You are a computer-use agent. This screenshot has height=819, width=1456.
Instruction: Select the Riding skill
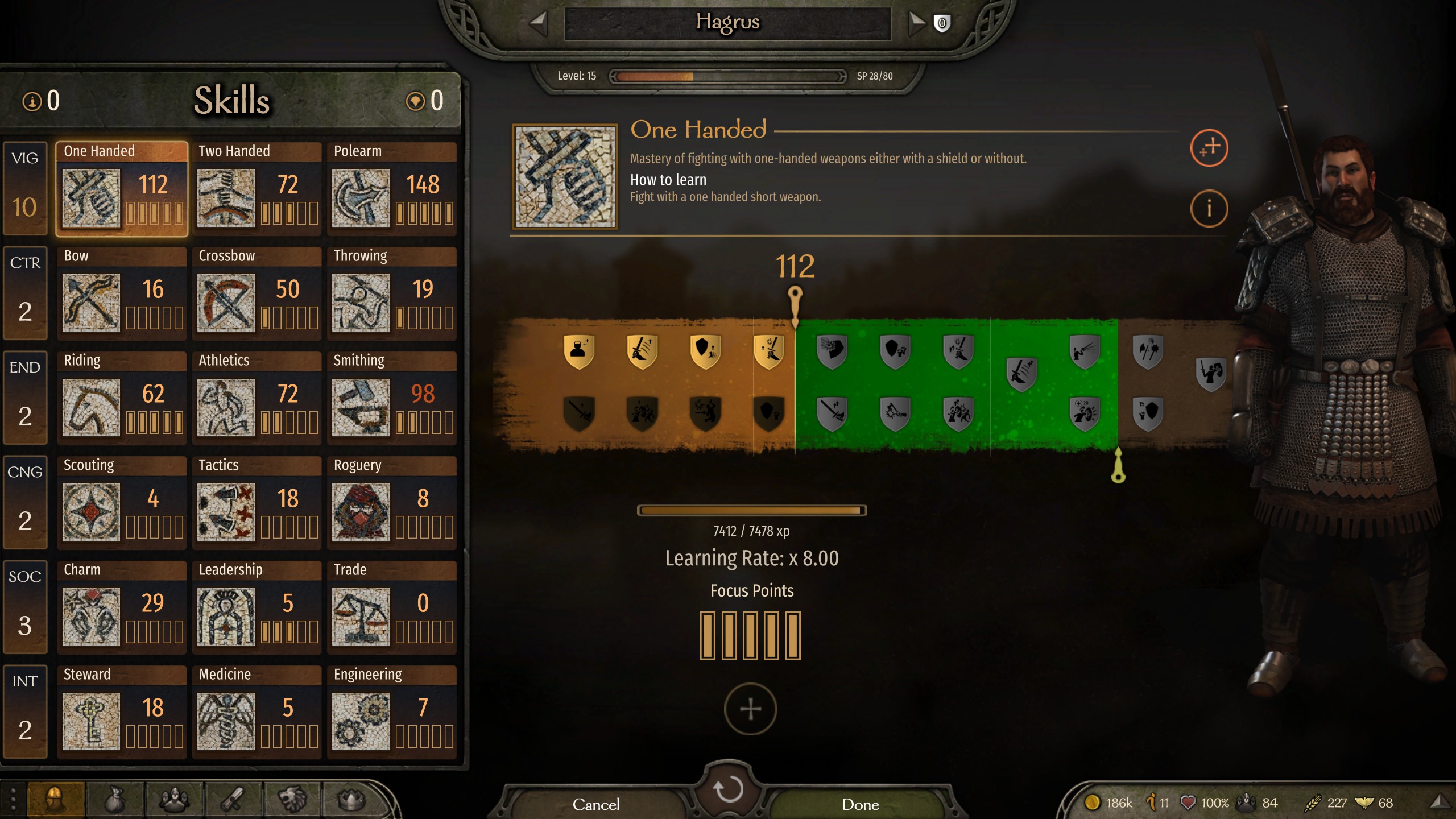[122, 398]
